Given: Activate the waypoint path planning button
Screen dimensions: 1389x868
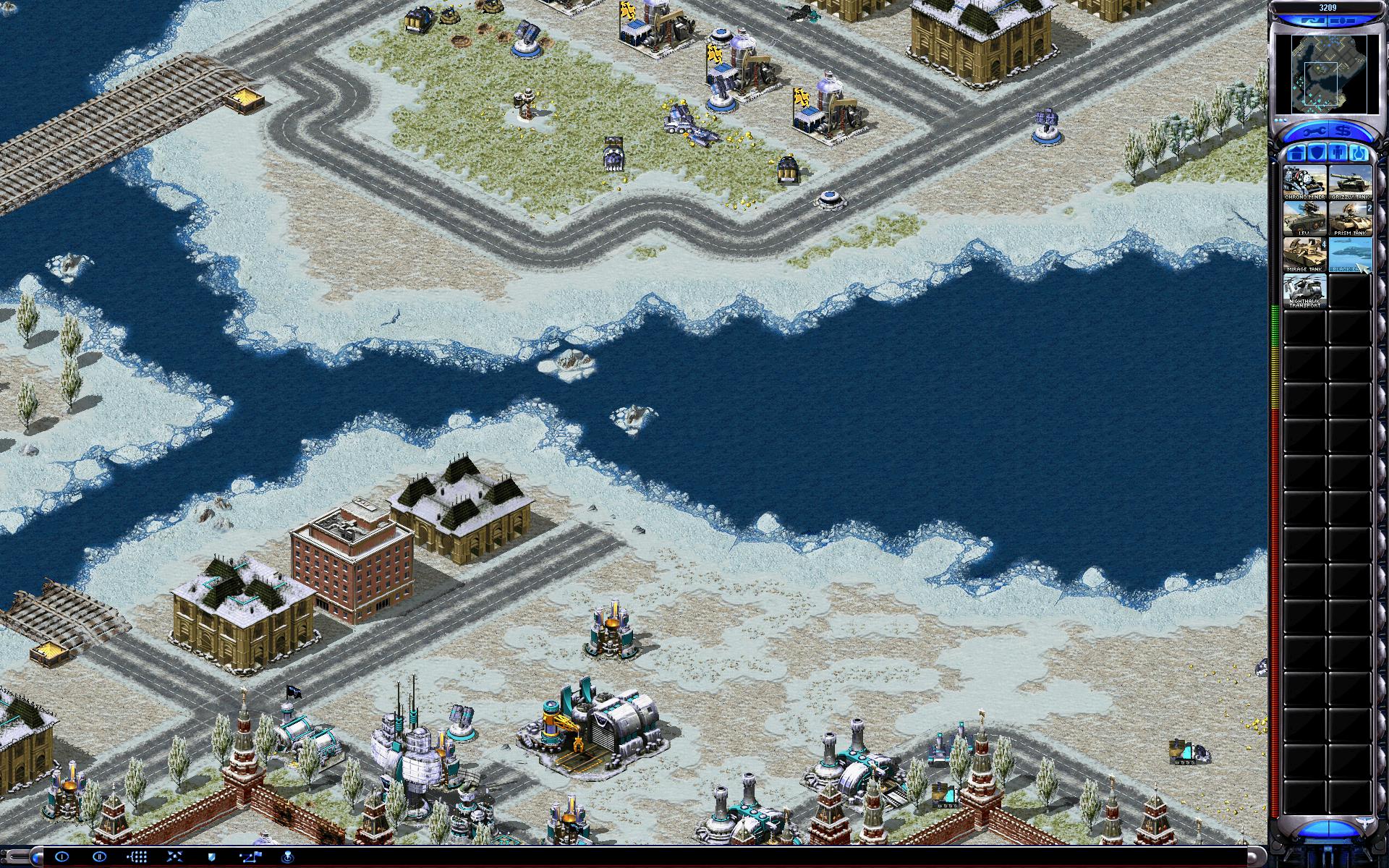Looking at the screenshot, I should (x=250, y=856).
